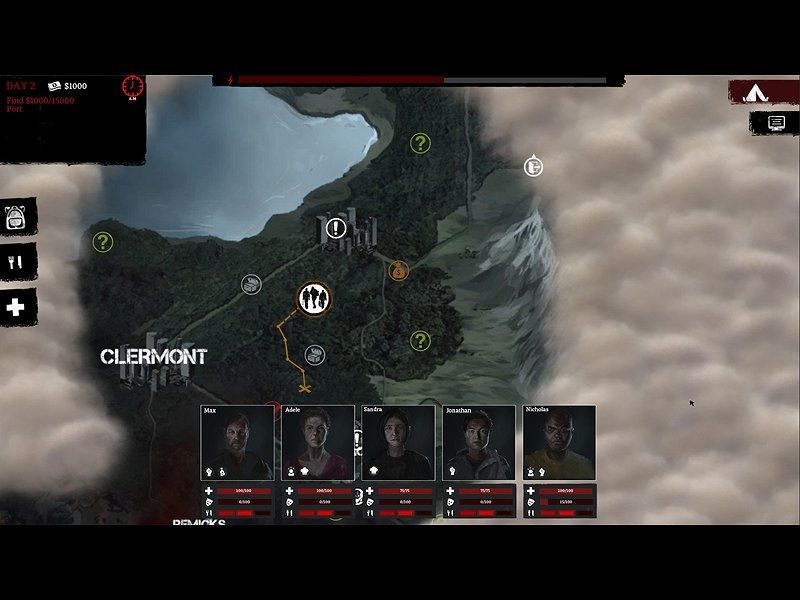Viewport: 800px width, 600px height.
Task: Choose the loot chest marker on the orange route
Action: tap(314, 354)
